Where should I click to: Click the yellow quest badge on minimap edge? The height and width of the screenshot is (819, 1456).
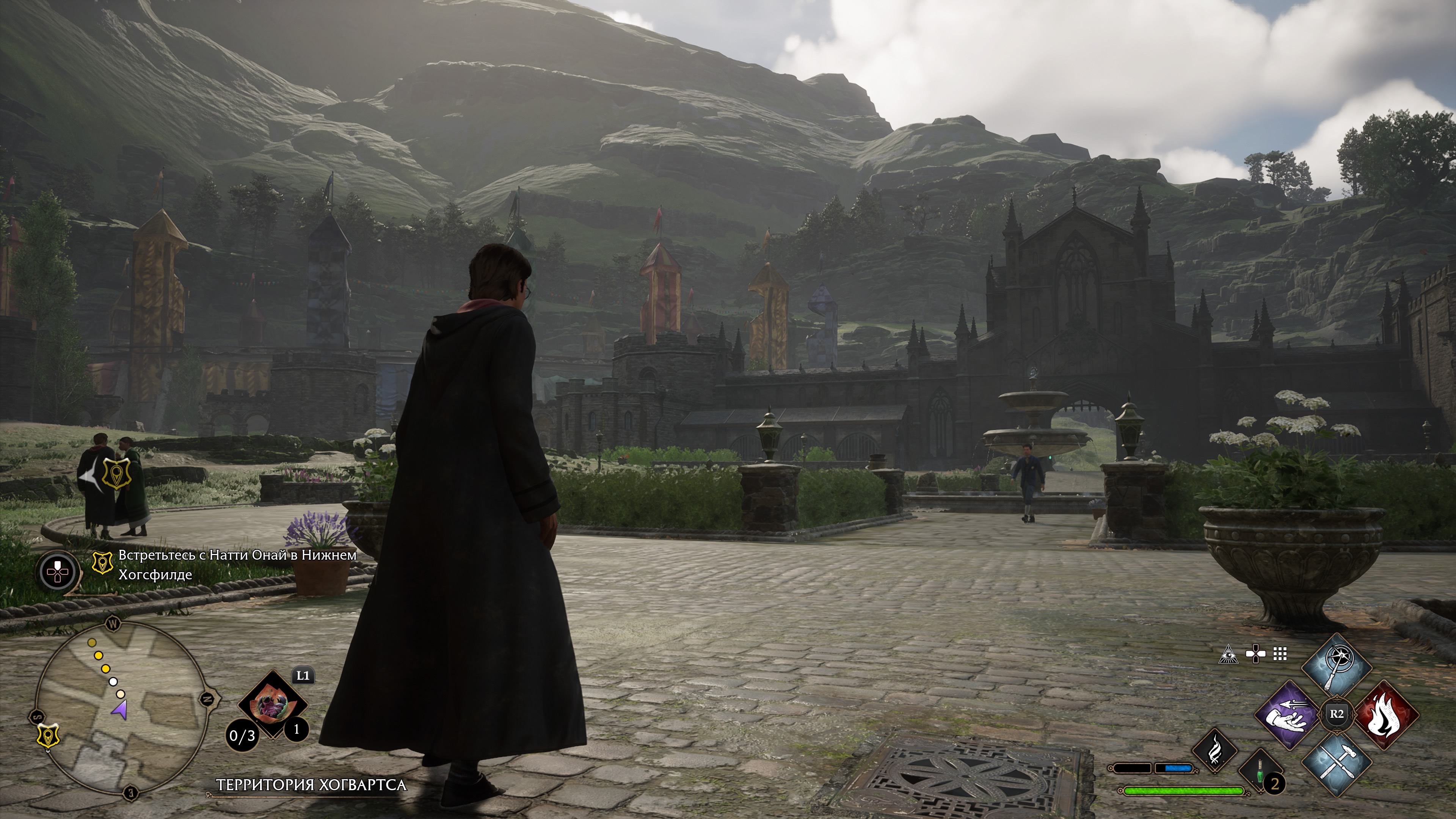pos(48,736)
